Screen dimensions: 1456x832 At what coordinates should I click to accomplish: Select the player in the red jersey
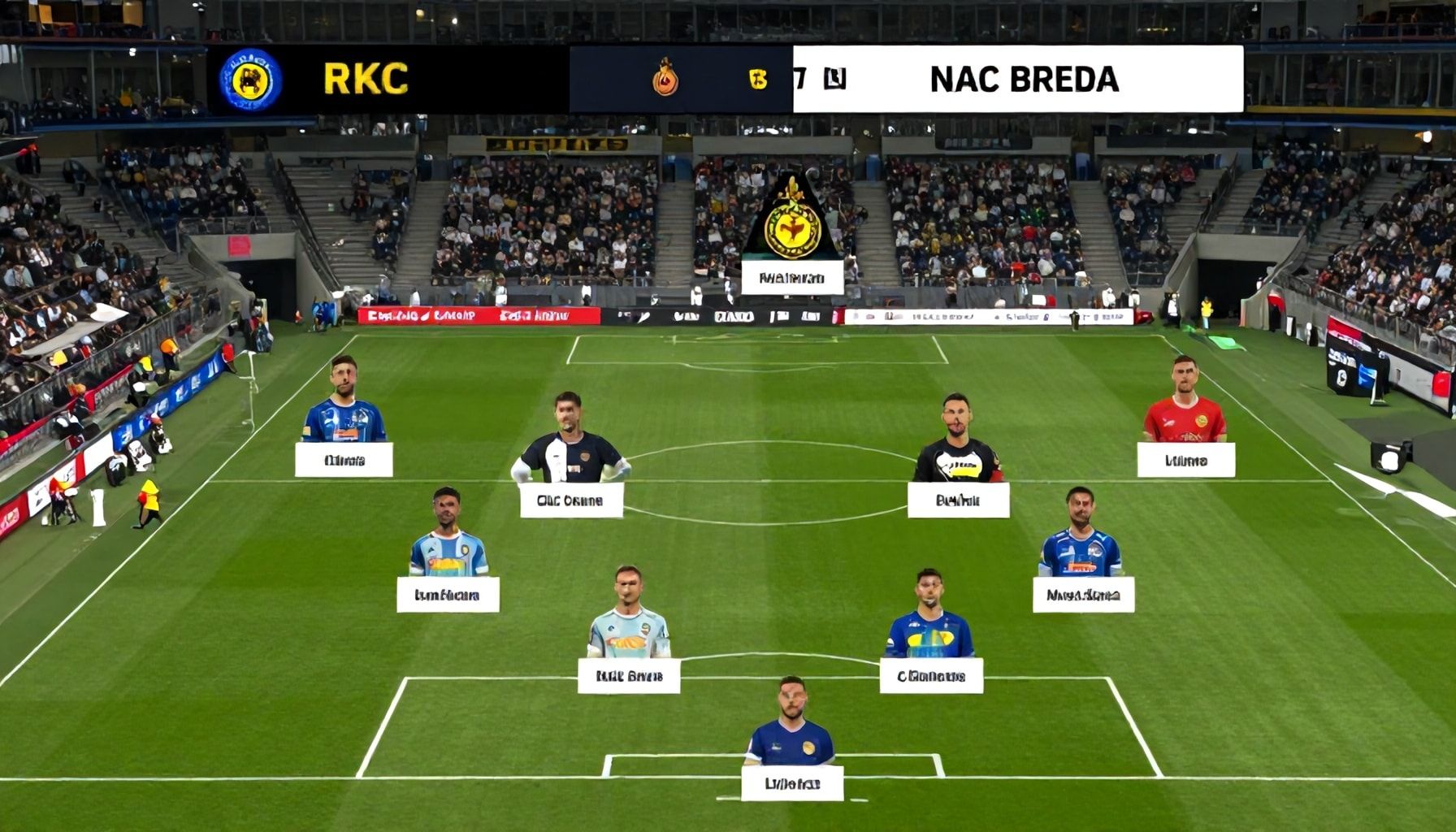coord(1184,413)
